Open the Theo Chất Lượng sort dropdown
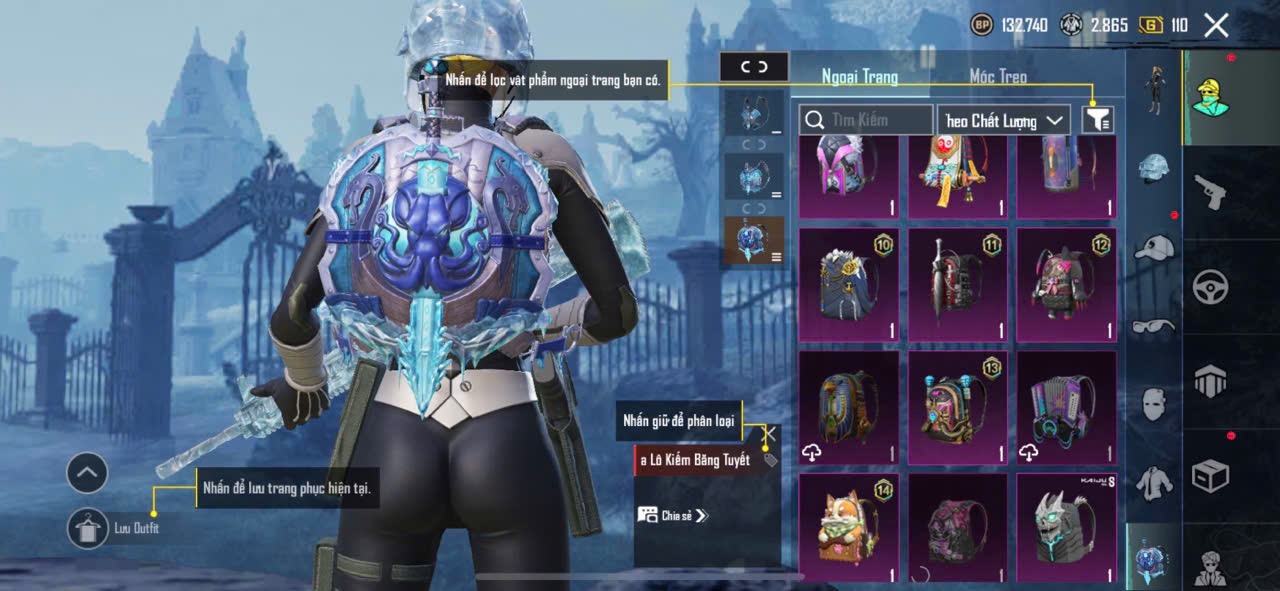1280x591 pixels. (x=1004, y=120)
